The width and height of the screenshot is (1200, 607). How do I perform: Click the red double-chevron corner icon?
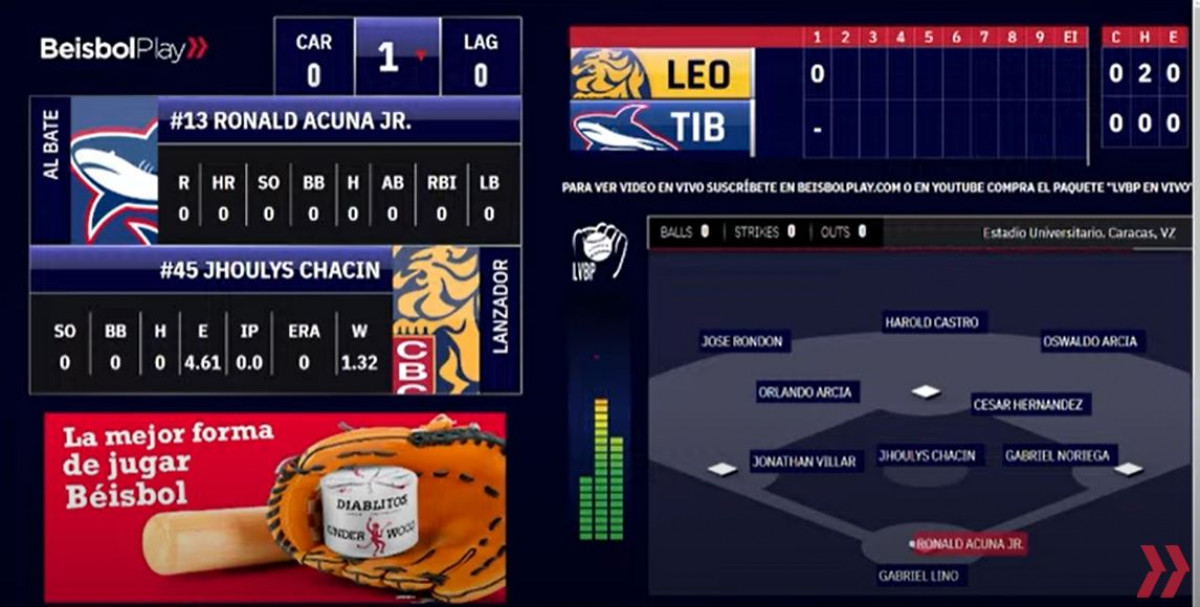[1162, 570]
